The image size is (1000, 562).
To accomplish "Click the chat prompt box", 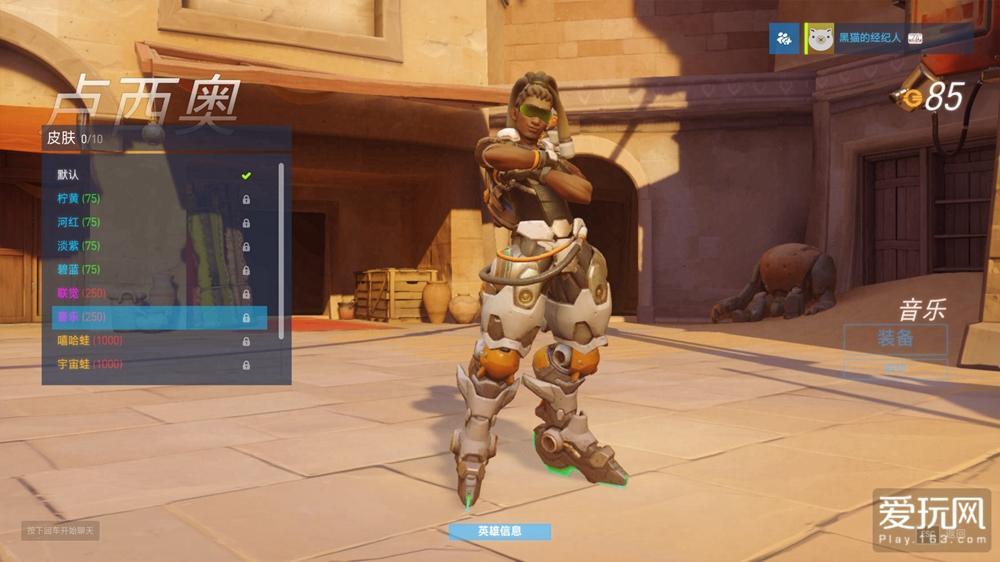I will pyautogui.click(x=61, y=530).
